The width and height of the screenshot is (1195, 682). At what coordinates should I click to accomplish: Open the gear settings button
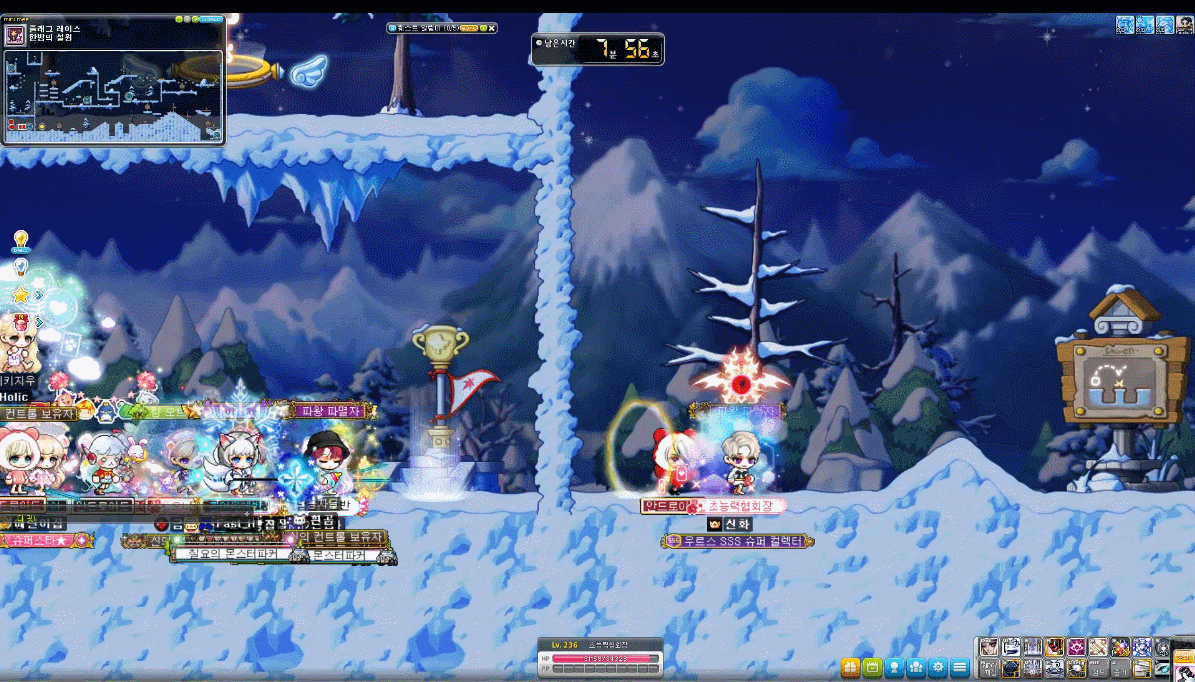[938, 667]
